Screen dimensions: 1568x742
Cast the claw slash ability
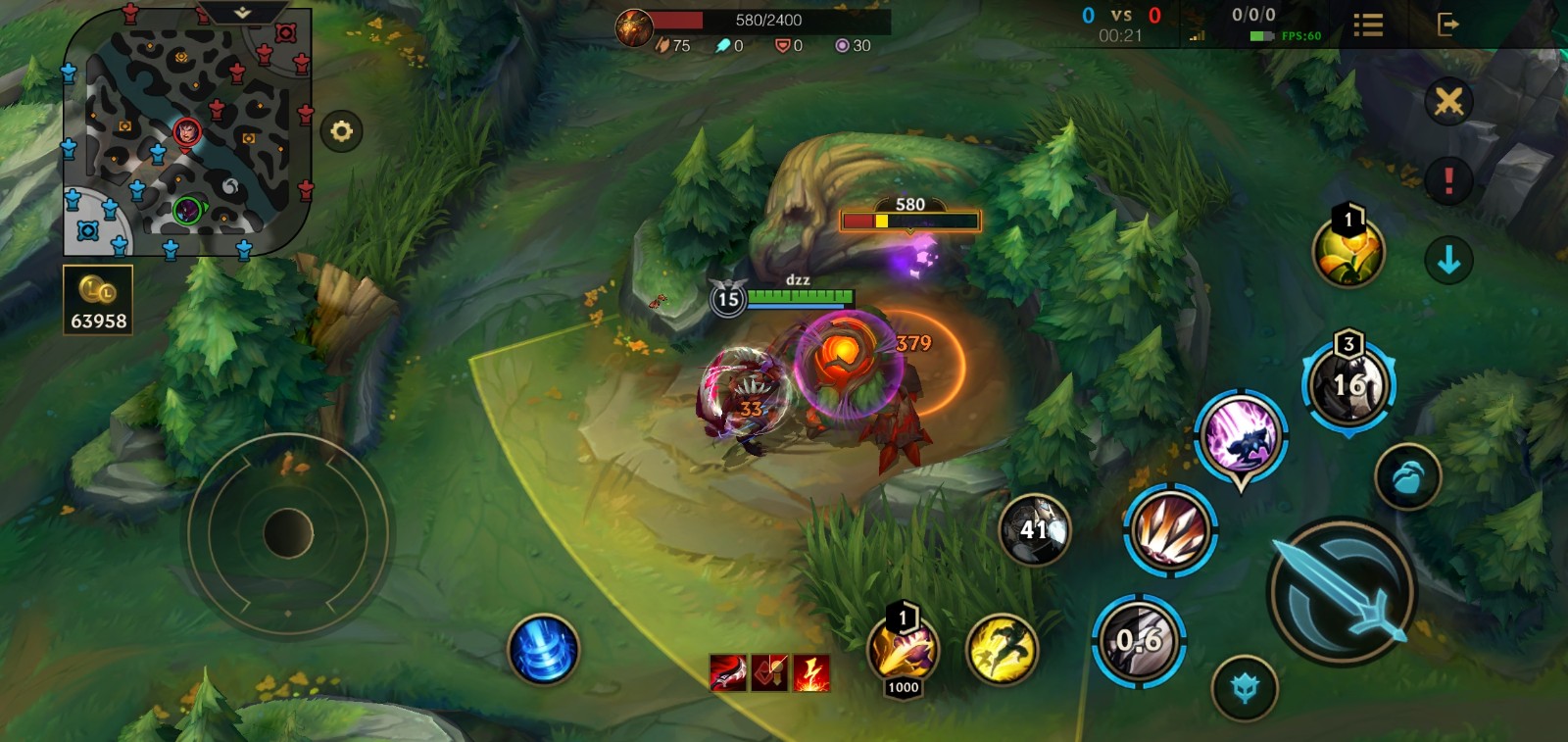(x=1170, y=530)
